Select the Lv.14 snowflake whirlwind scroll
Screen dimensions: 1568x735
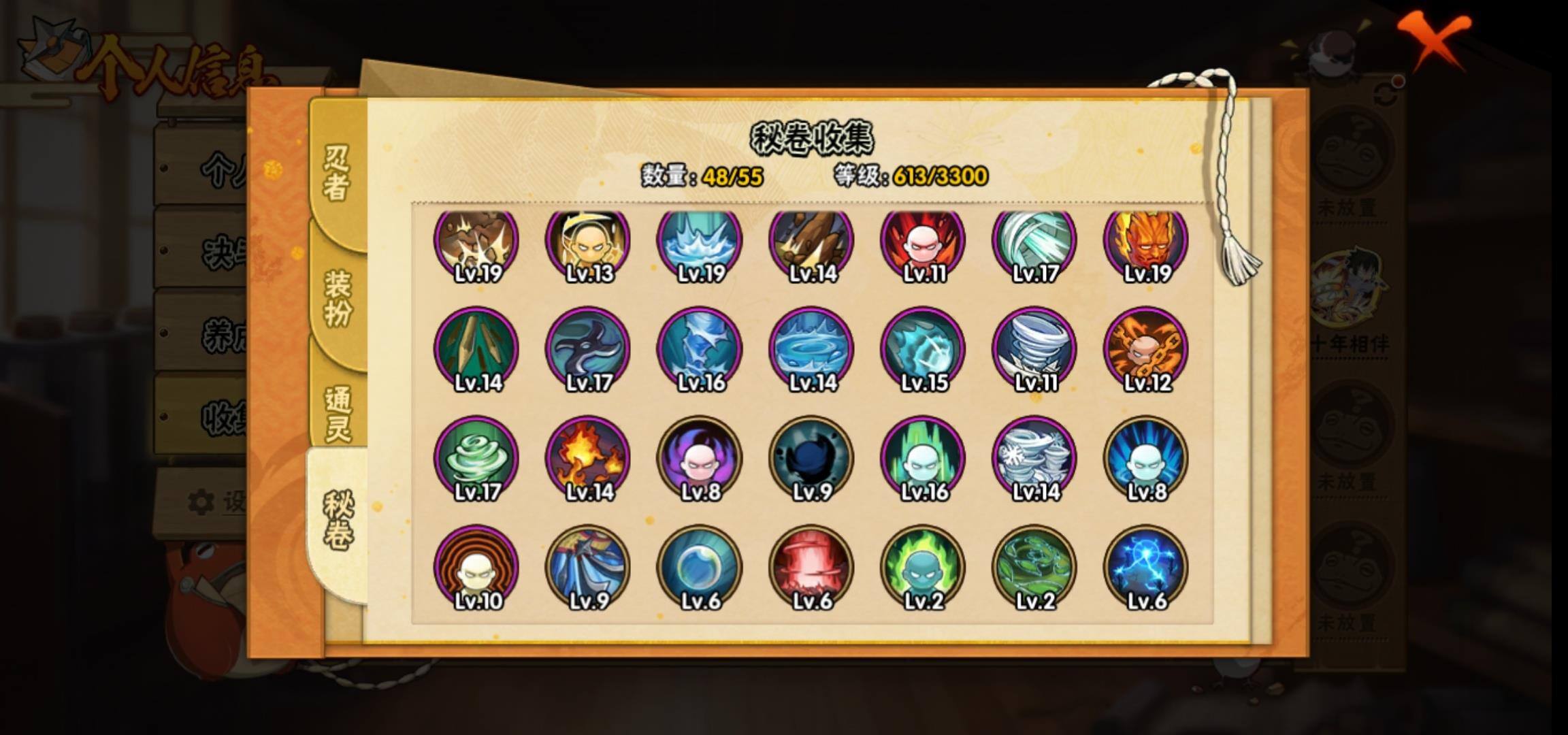[x=1034, y=457]
